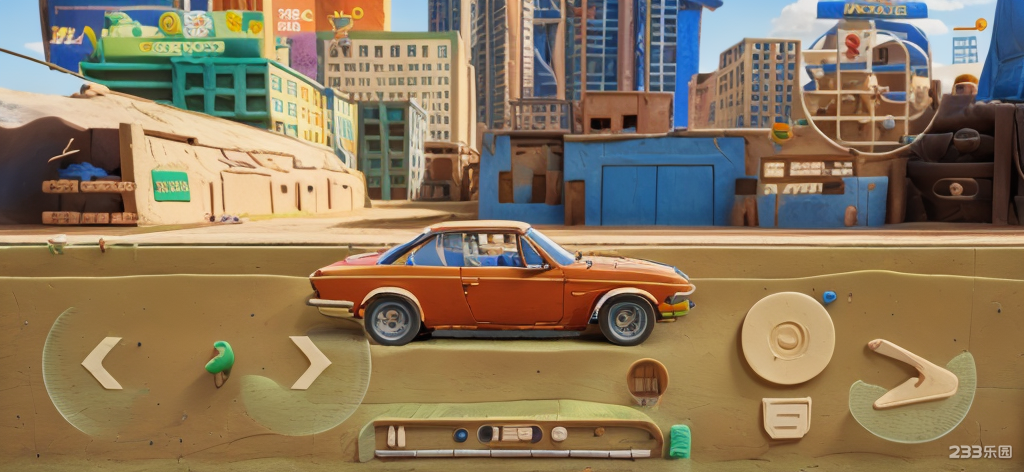
Task: Tap the left steering arrow
Action: [101, 363]
